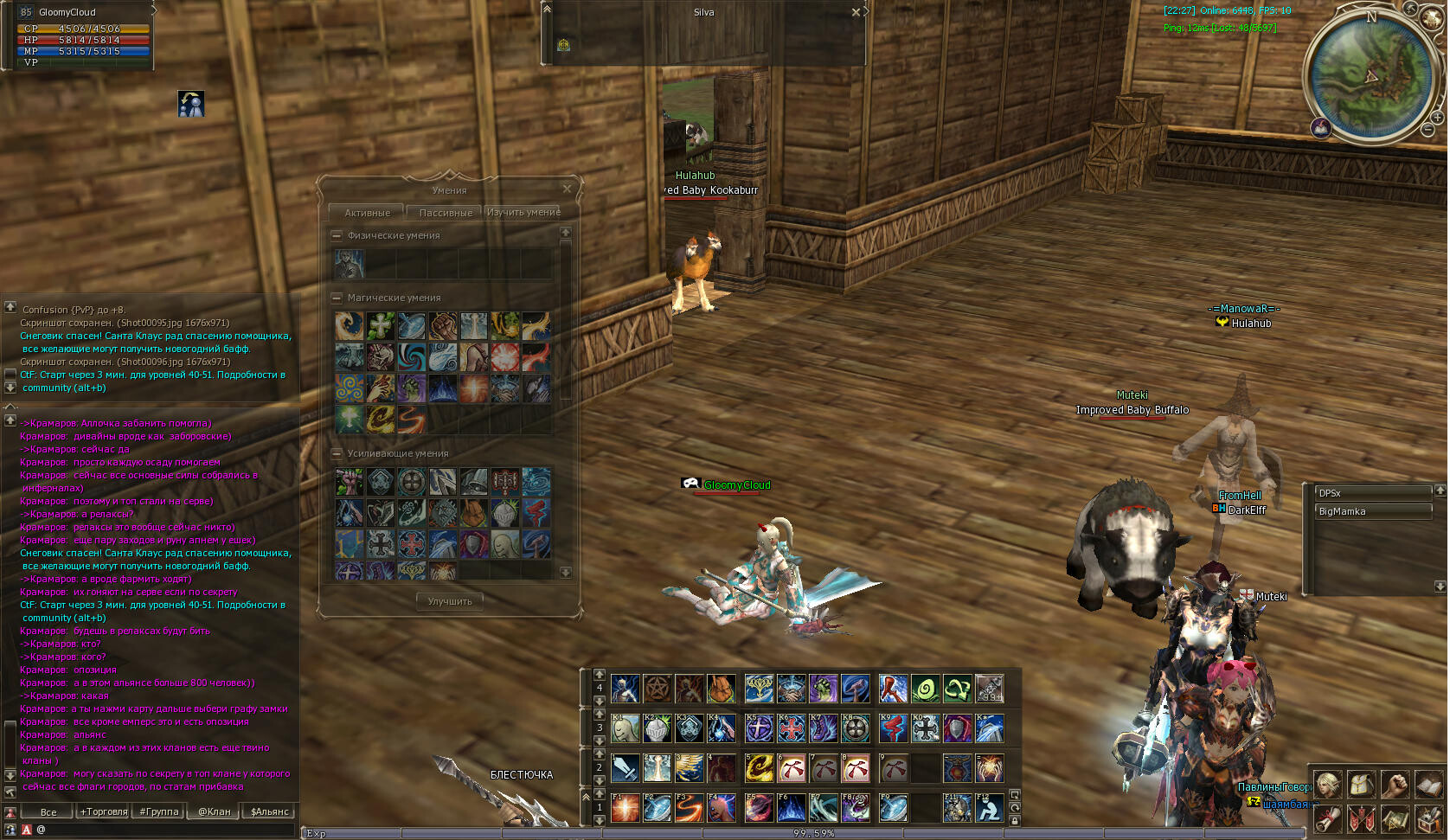Select the BigMamka party row
Image resolution: width=1450 pixels, height=840 pixels.
(1372, 511)
